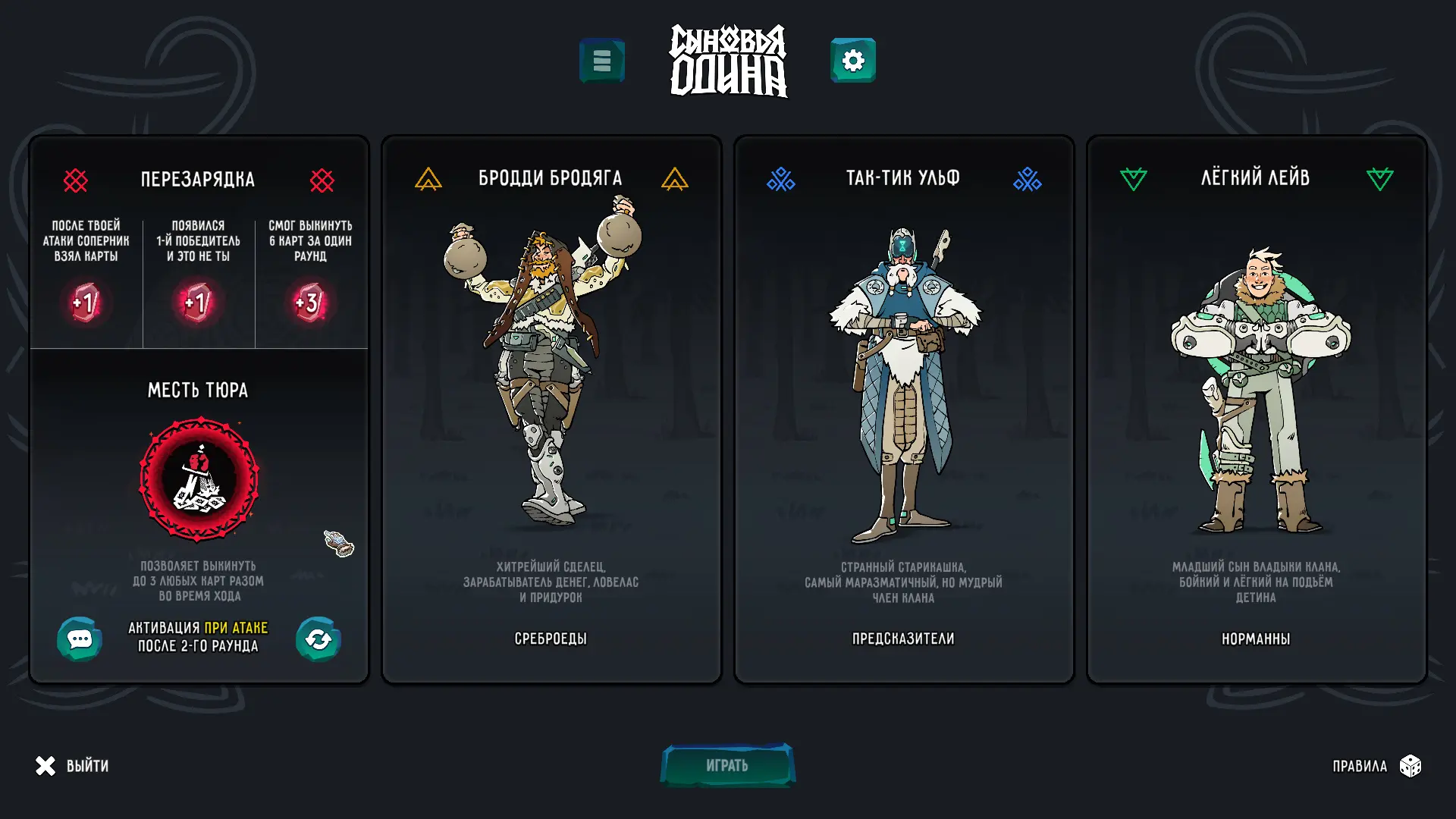Select the Месть Тюра ability emblem
The height and width of the screenshot is (819, 1456).
point(199,479)
